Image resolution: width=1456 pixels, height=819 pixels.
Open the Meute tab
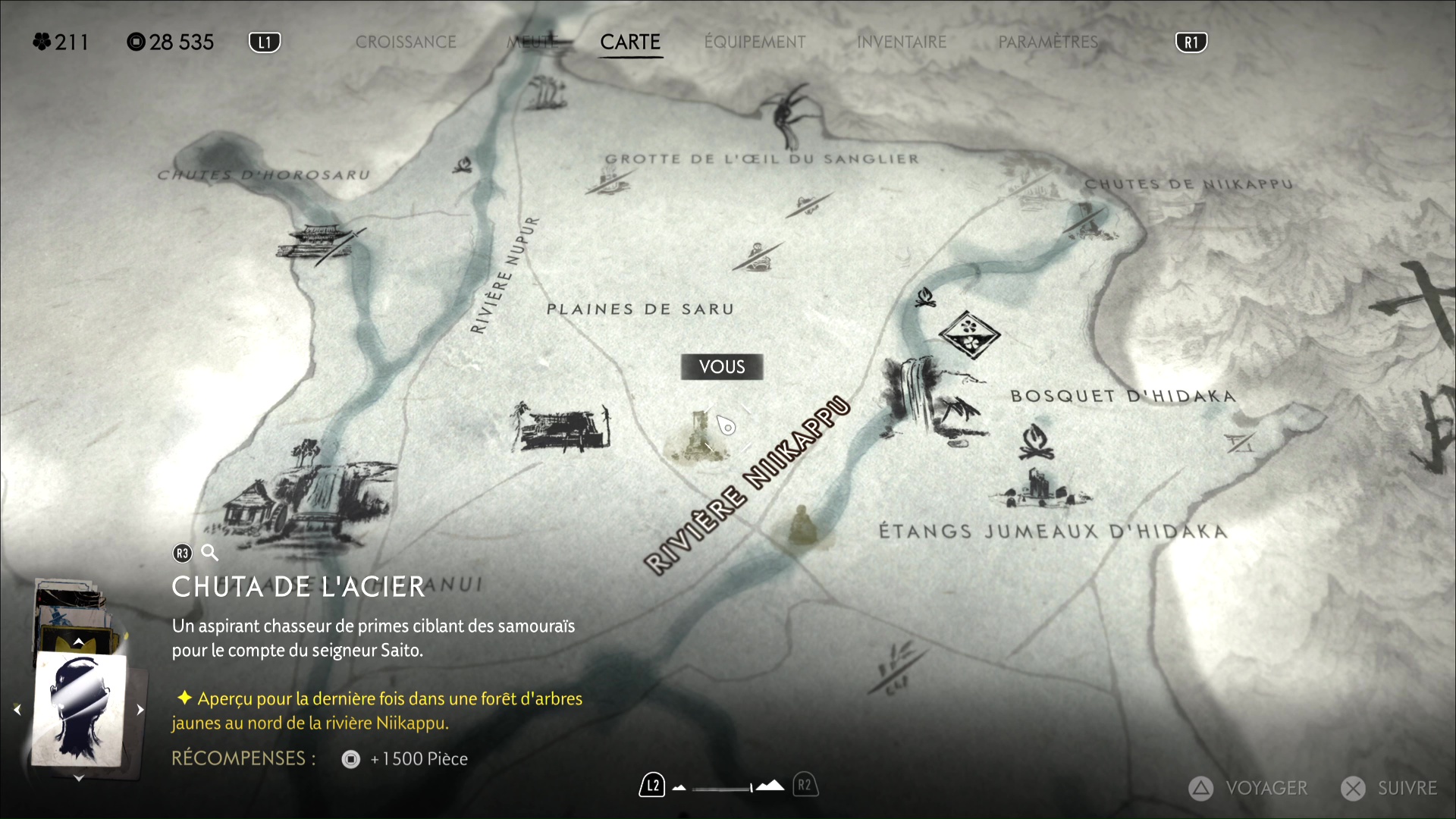click(532, 42)
